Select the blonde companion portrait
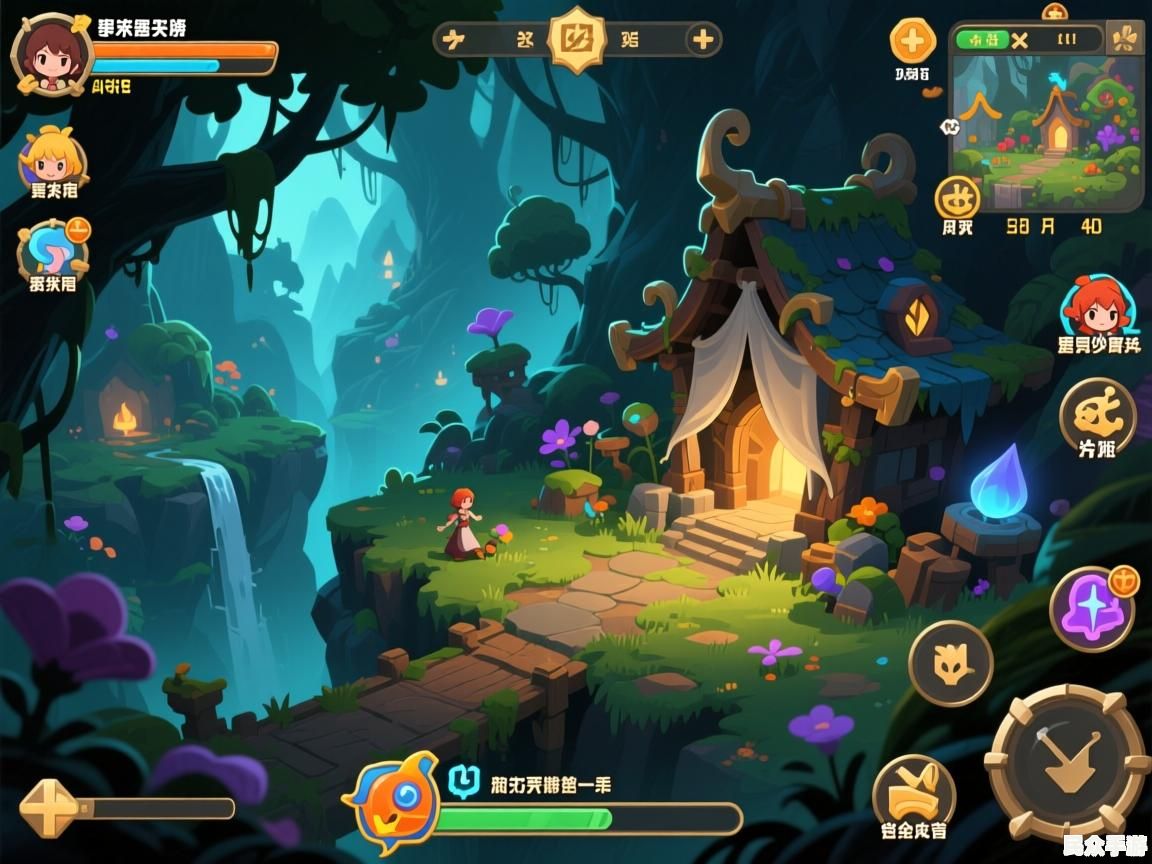Image resolution: width=1152 pixels, height=864 pixels. 52,156
